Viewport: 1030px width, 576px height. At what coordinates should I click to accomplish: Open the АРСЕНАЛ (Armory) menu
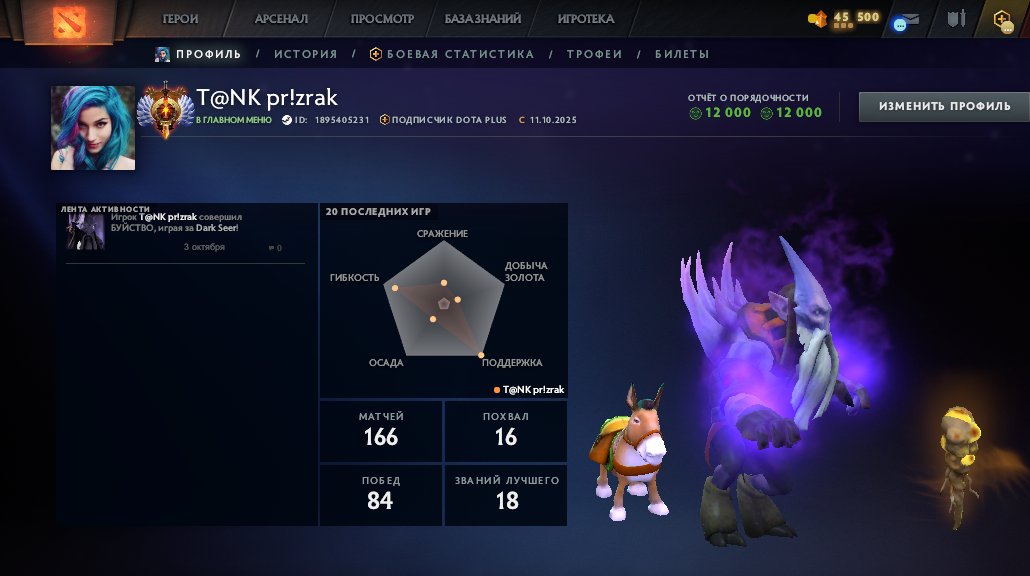tap(281, 19)
